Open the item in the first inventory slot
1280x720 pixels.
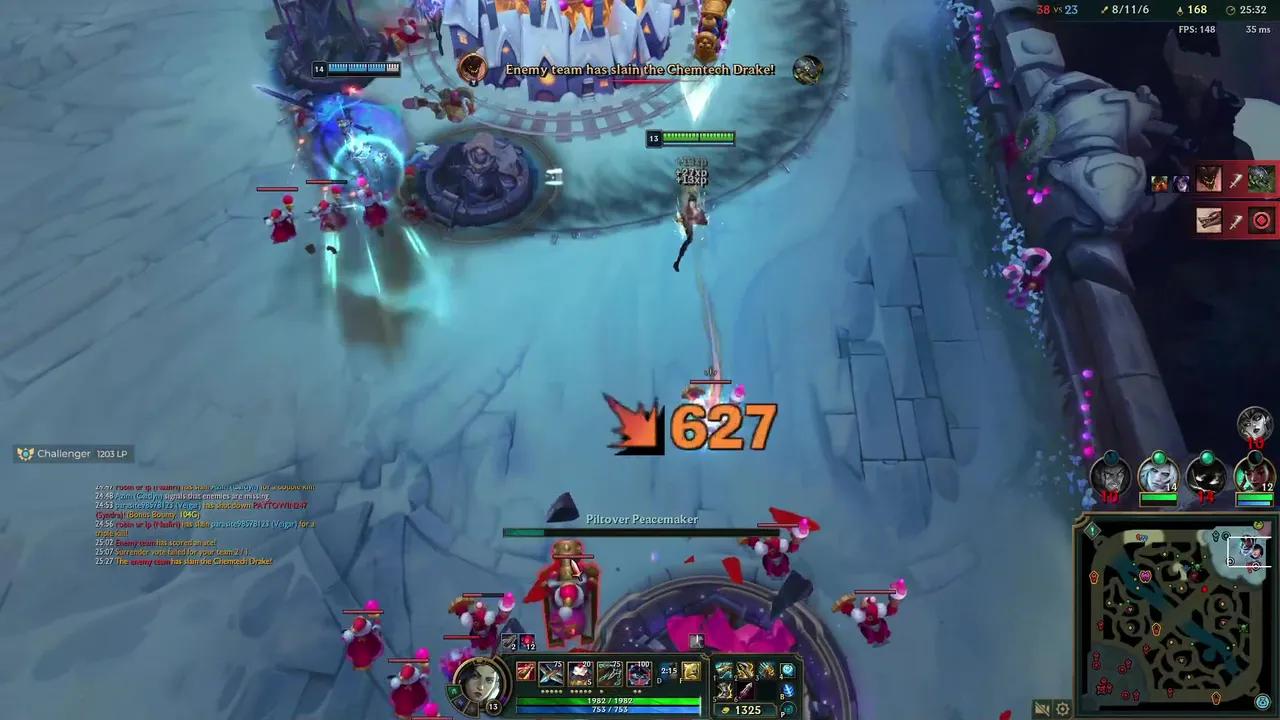pos(722,668)
